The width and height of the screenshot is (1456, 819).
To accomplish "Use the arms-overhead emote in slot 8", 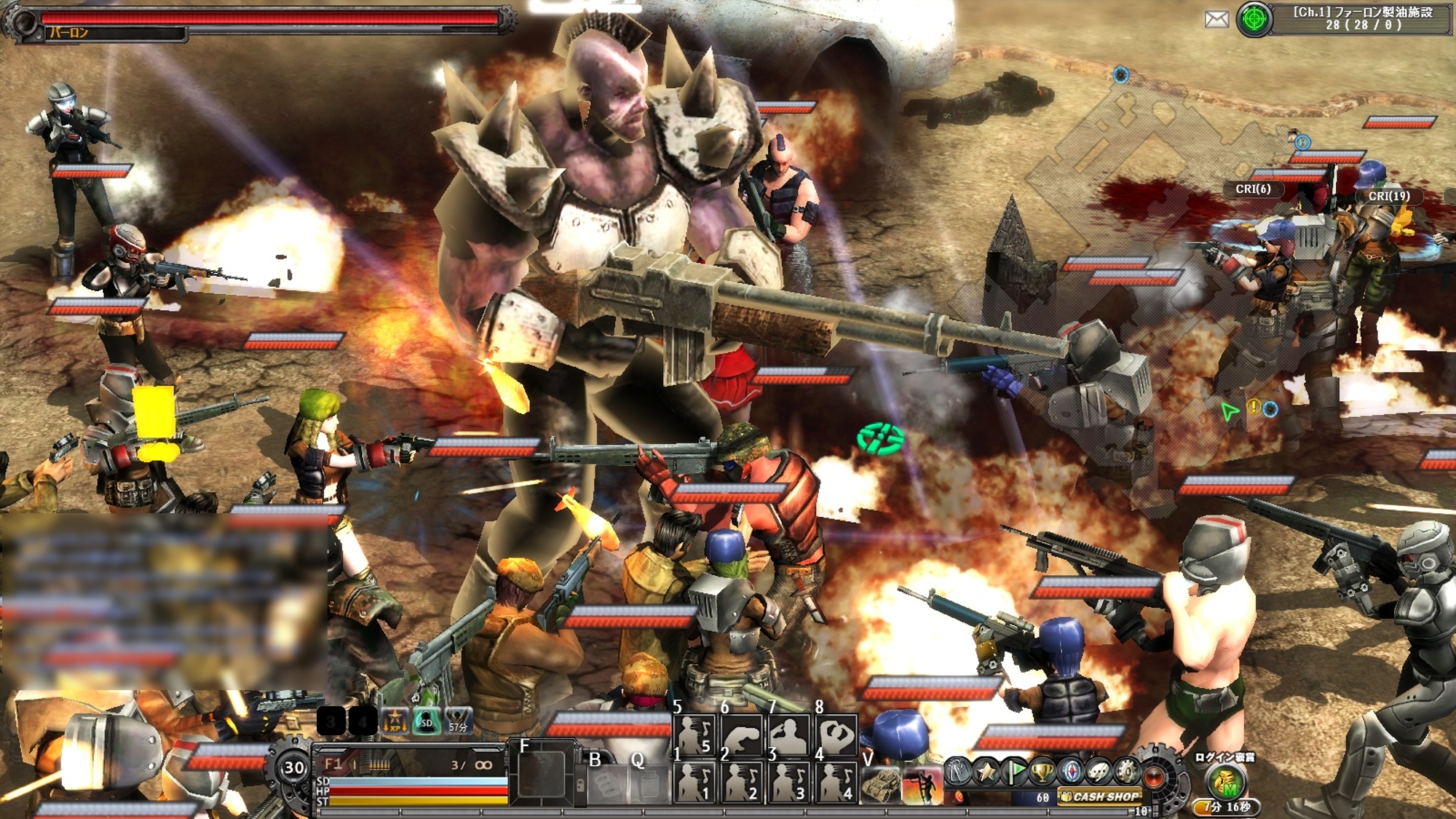I will coord(836,735).
